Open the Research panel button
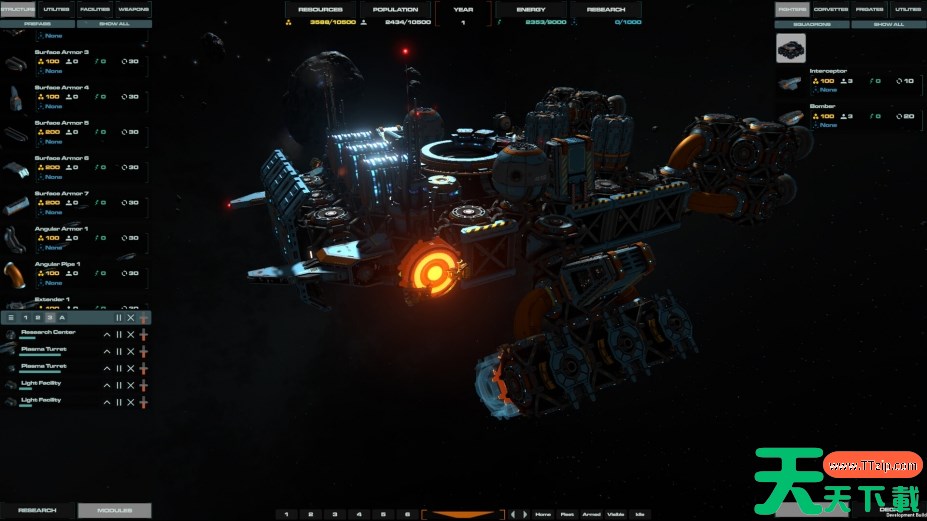This screenshot has height=521, width=927. click(38, 510)
